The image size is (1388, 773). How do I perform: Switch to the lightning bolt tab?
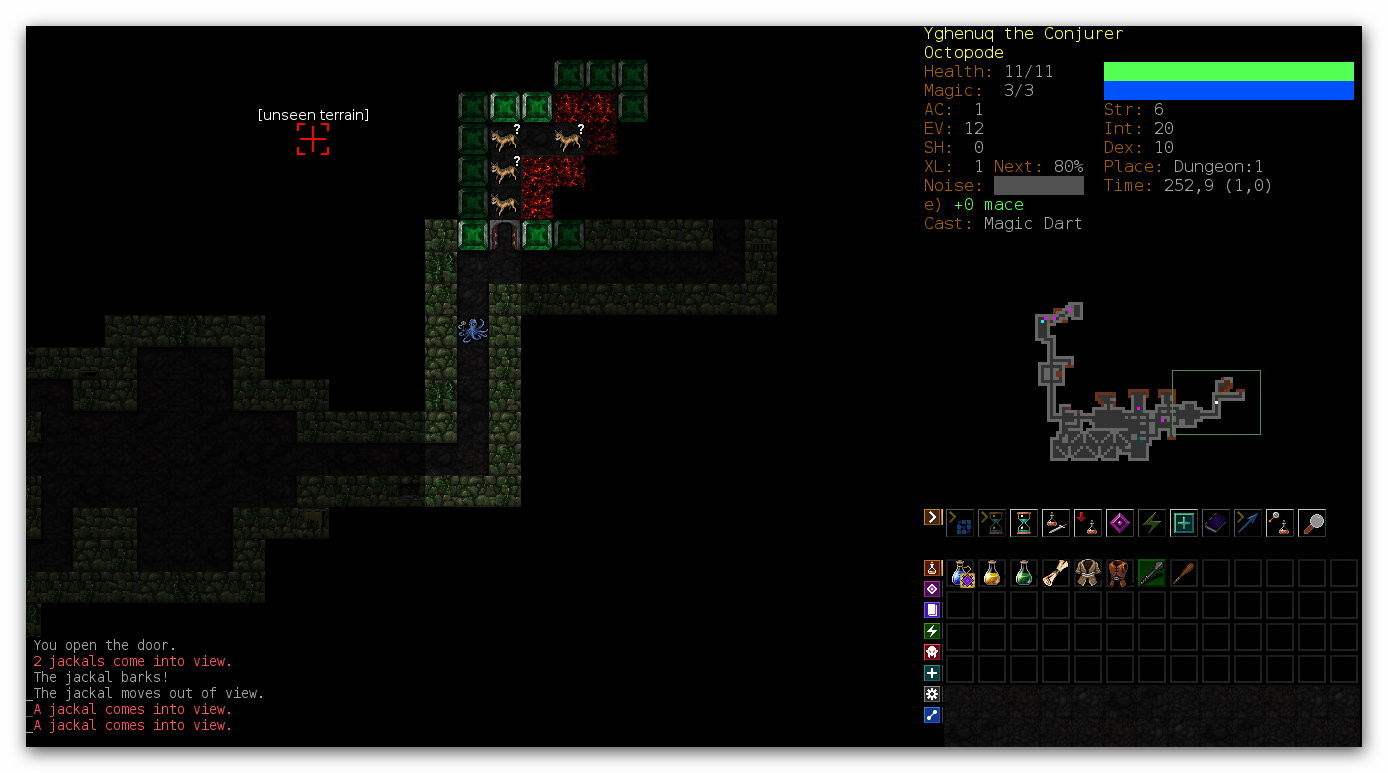(932, 631)
